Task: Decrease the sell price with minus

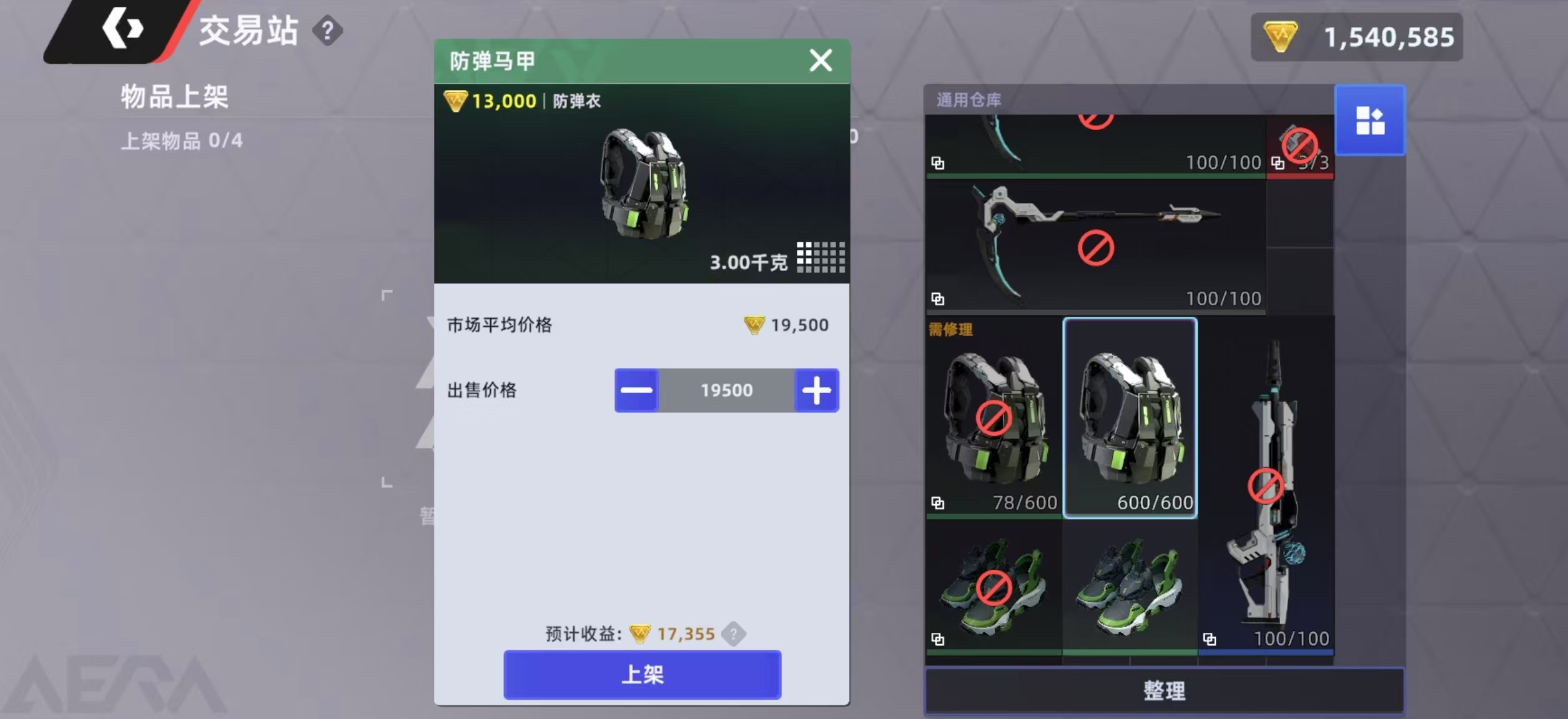Action: [x=636, y=390]
